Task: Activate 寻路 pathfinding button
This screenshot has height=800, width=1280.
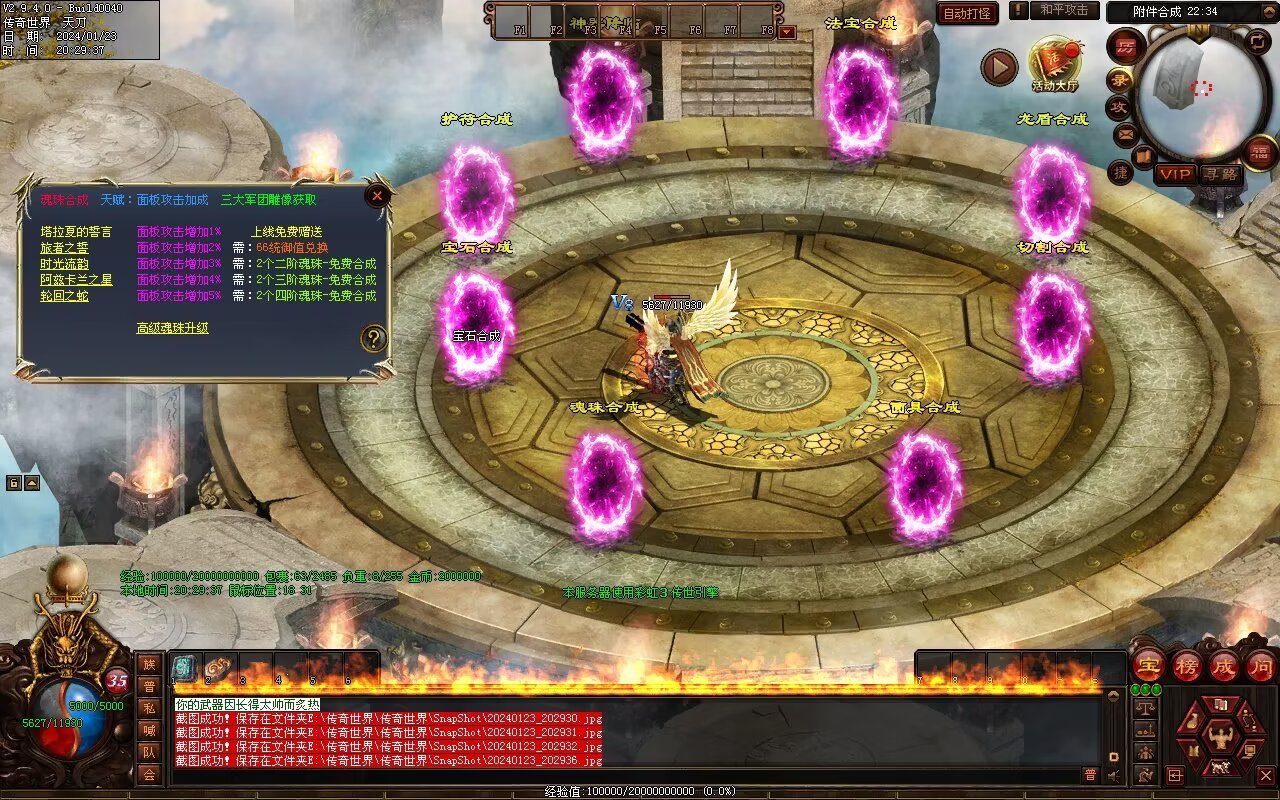Action: click(1220, 174)
